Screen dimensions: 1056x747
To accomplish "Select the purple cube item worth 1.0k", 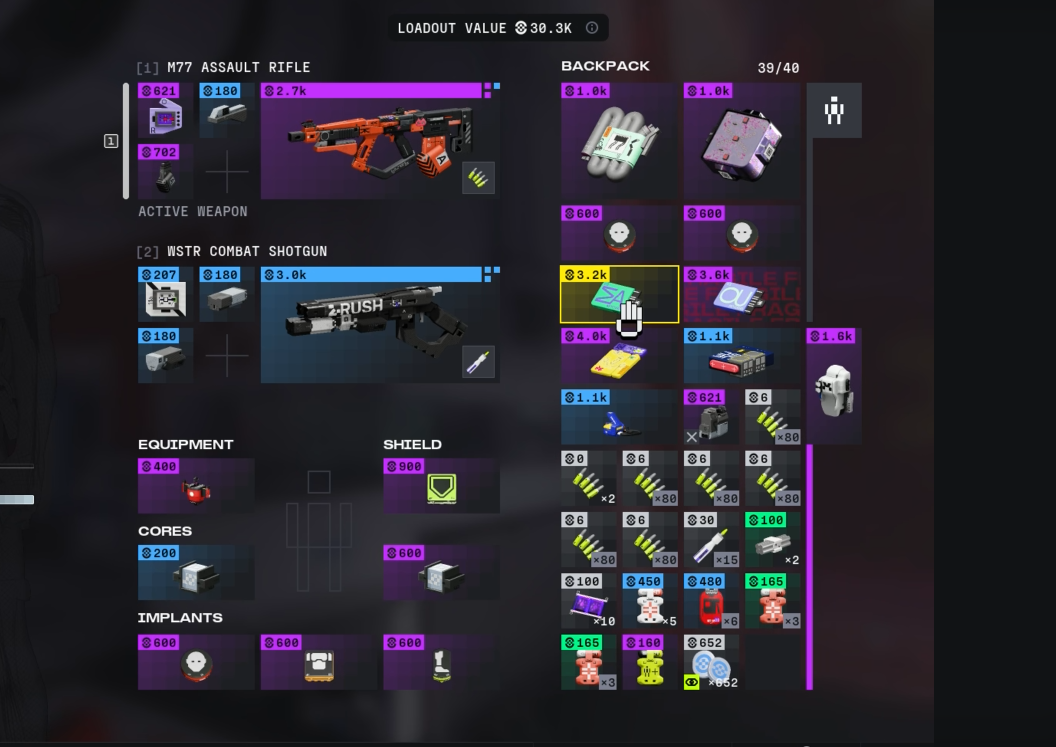I will point(742,140).
